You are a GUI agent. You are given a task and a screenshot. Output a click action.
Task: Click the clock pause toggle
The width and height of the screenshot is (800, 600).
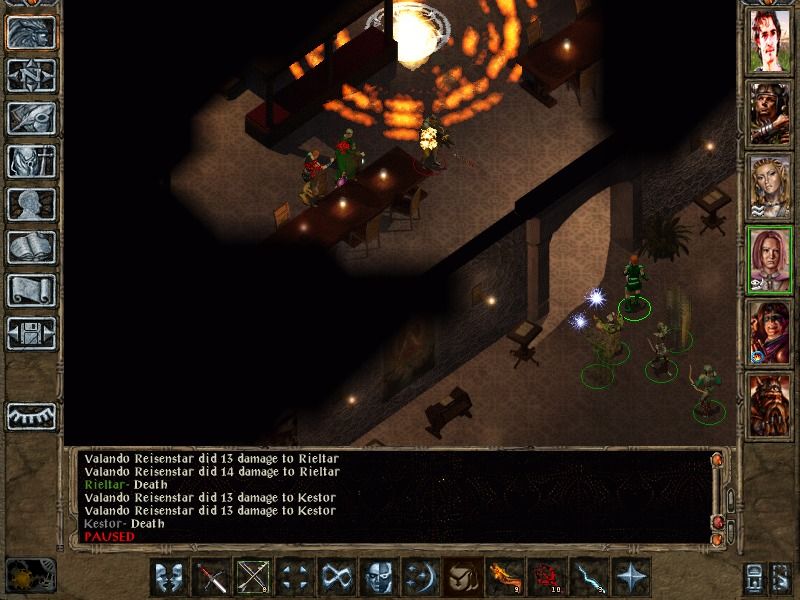tap(29, 575)
